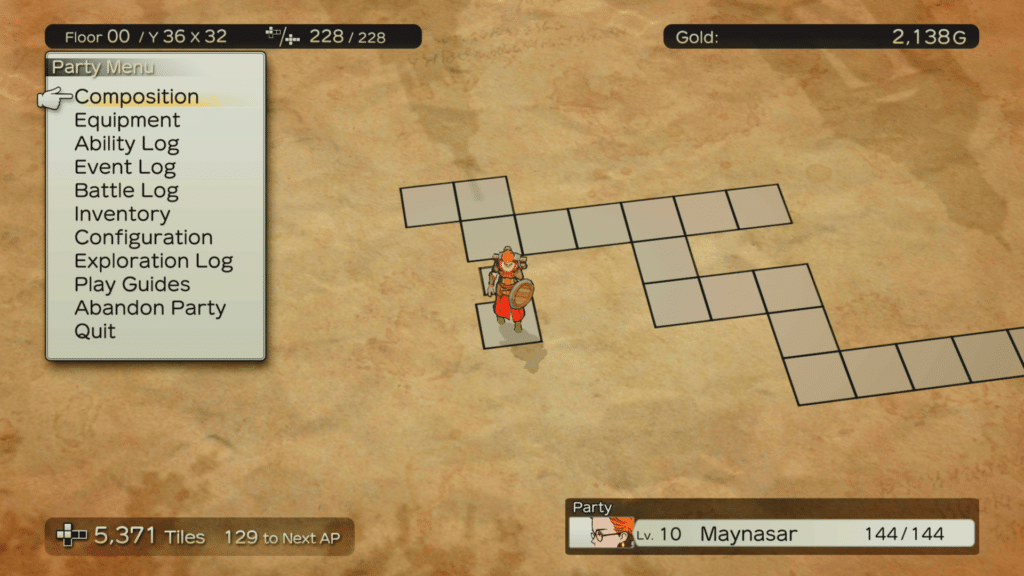Select party member Maynasar's row

(x=772, y=533)
